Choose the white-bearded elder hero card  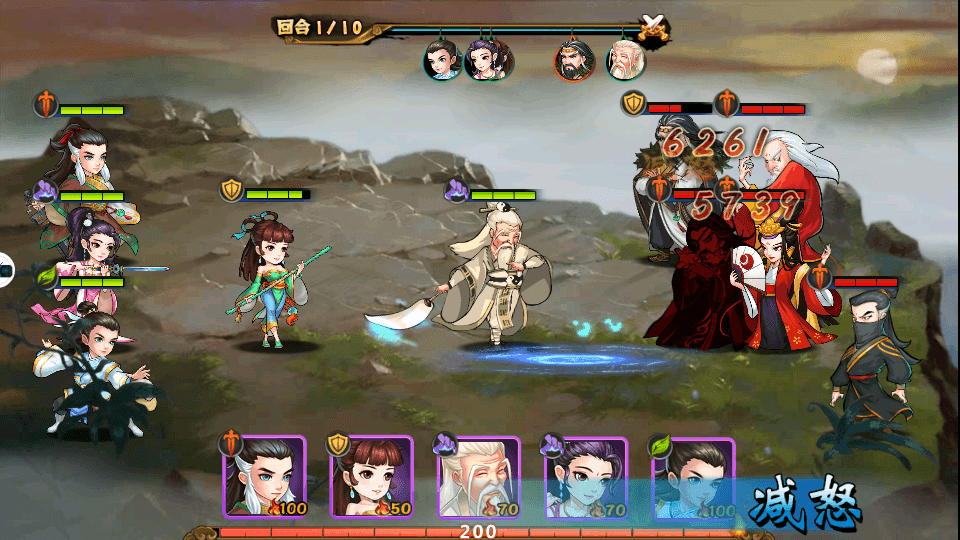click(478, 477)
